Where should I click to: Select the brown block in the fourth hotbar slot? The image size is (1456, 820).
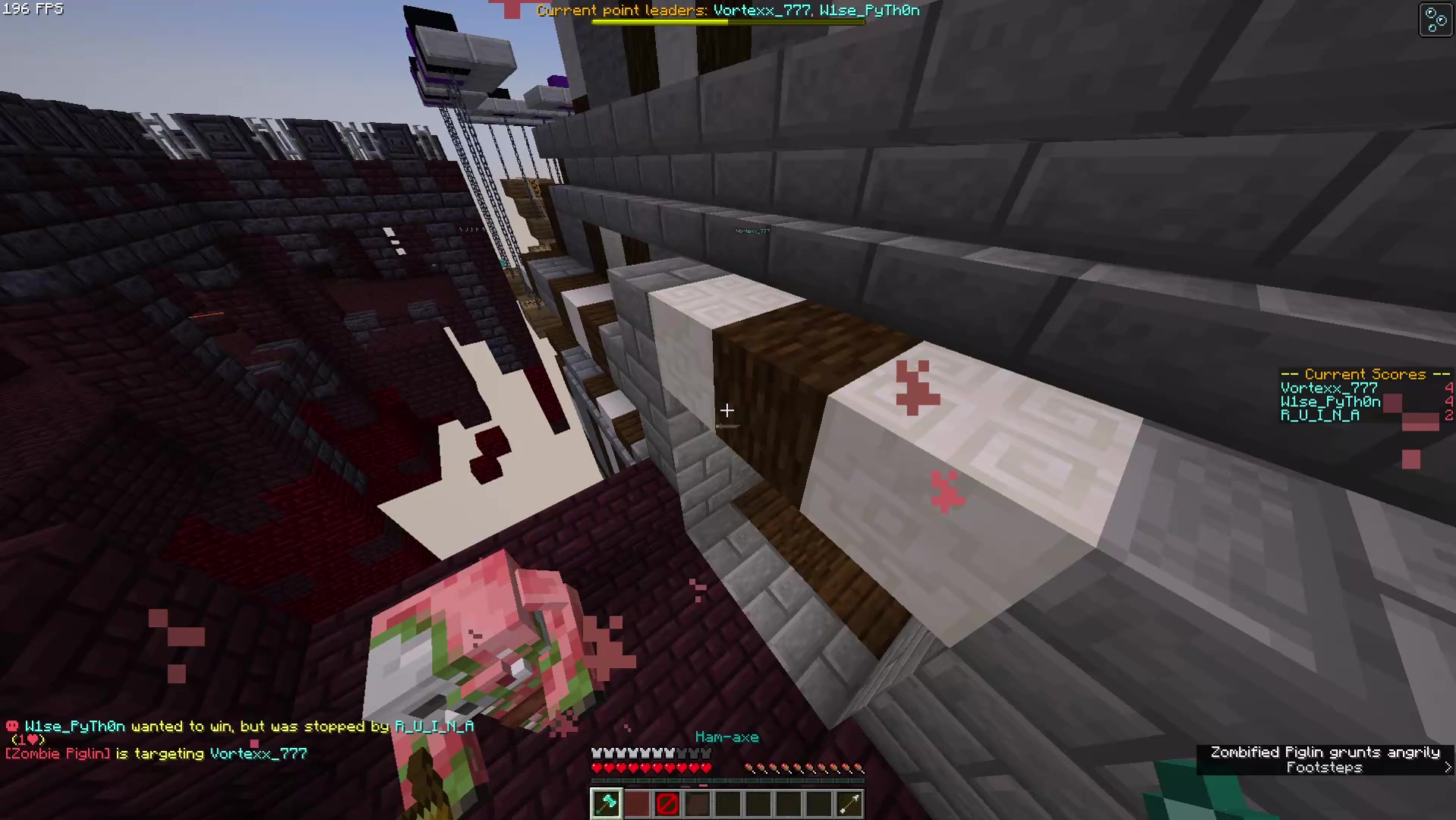click(697, 803)
